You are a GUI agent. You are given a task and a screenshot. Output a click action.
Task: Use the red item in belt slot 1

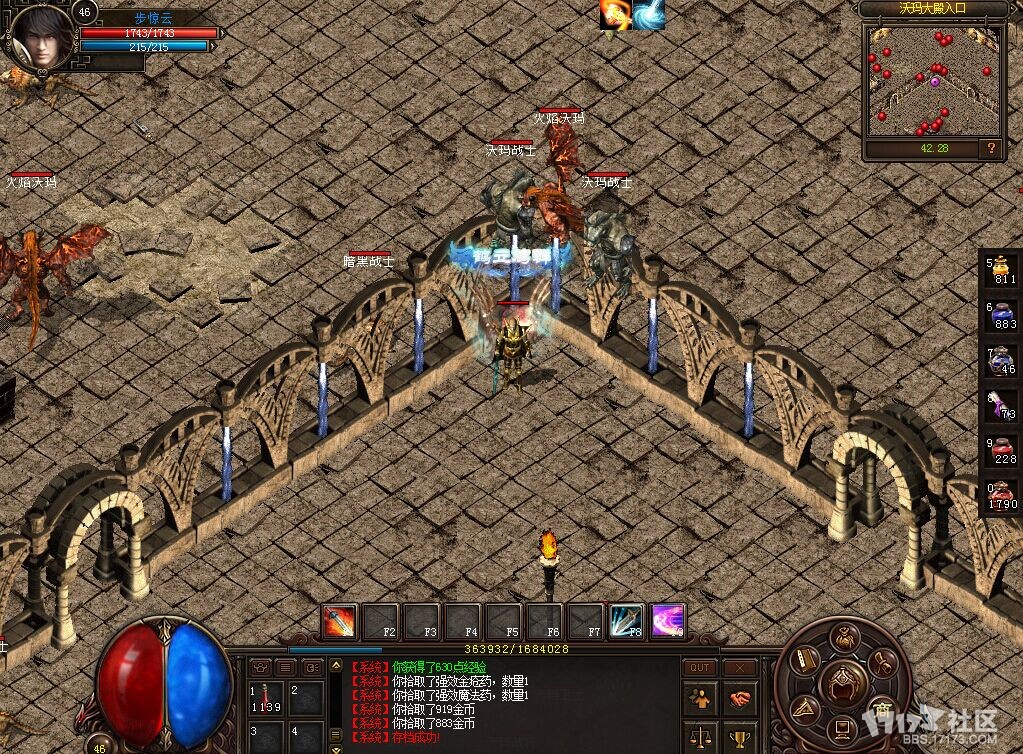point(268,697)
